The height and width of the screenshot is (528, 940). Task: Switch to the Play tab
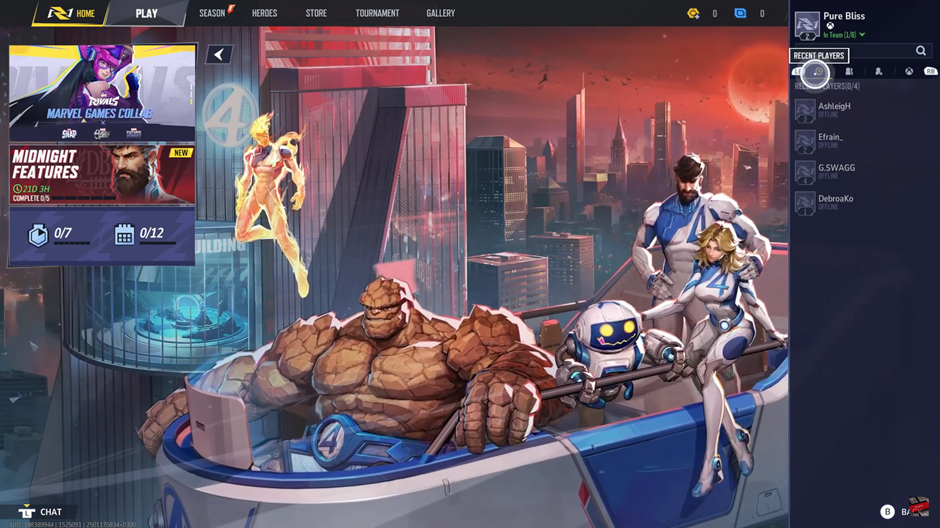147,14
